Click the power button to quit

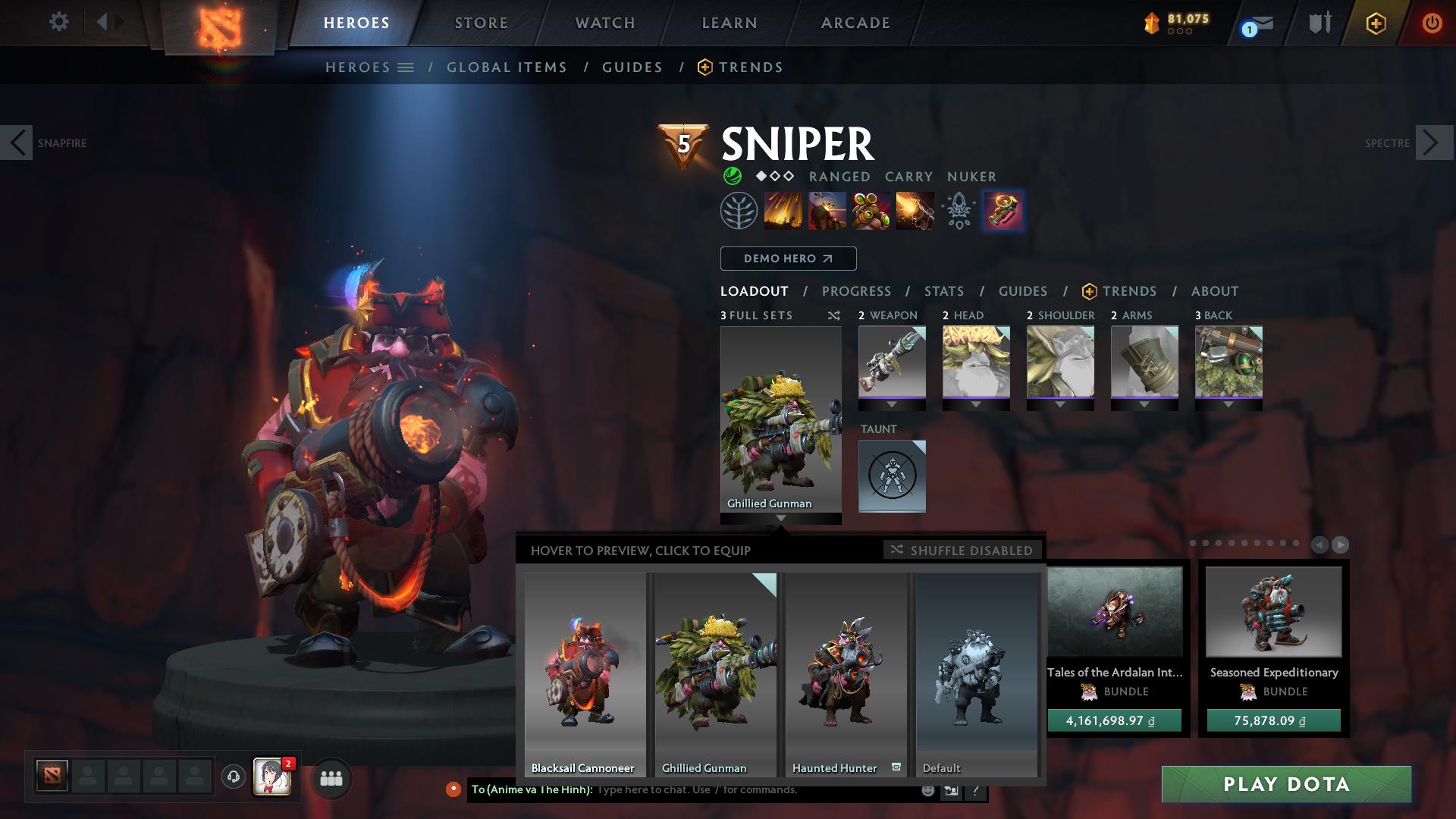1432,23
